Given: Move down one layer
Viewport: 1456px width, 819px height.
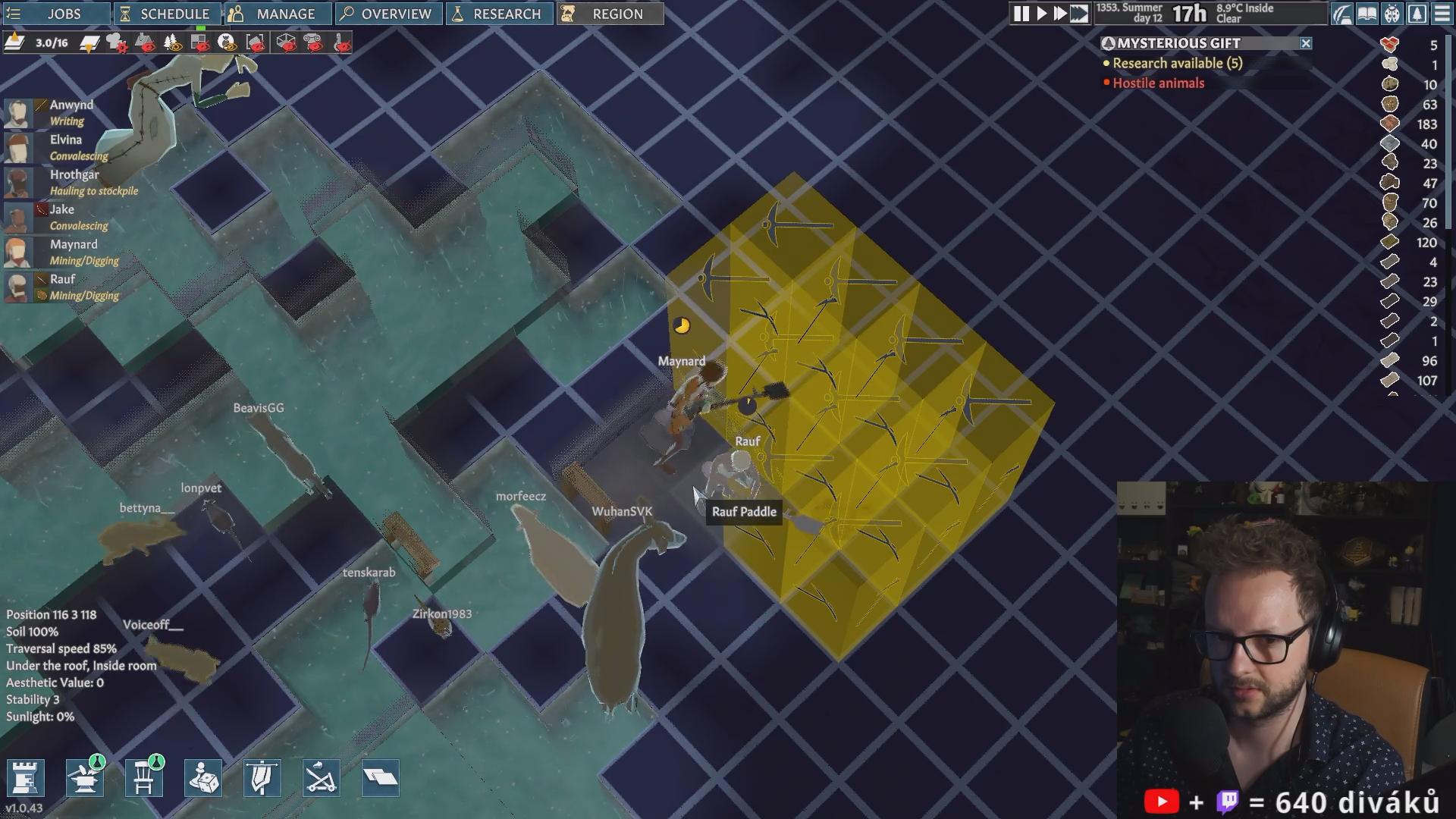Looking at the screenshot, I should pyautogui.click(x=89, y=42).
